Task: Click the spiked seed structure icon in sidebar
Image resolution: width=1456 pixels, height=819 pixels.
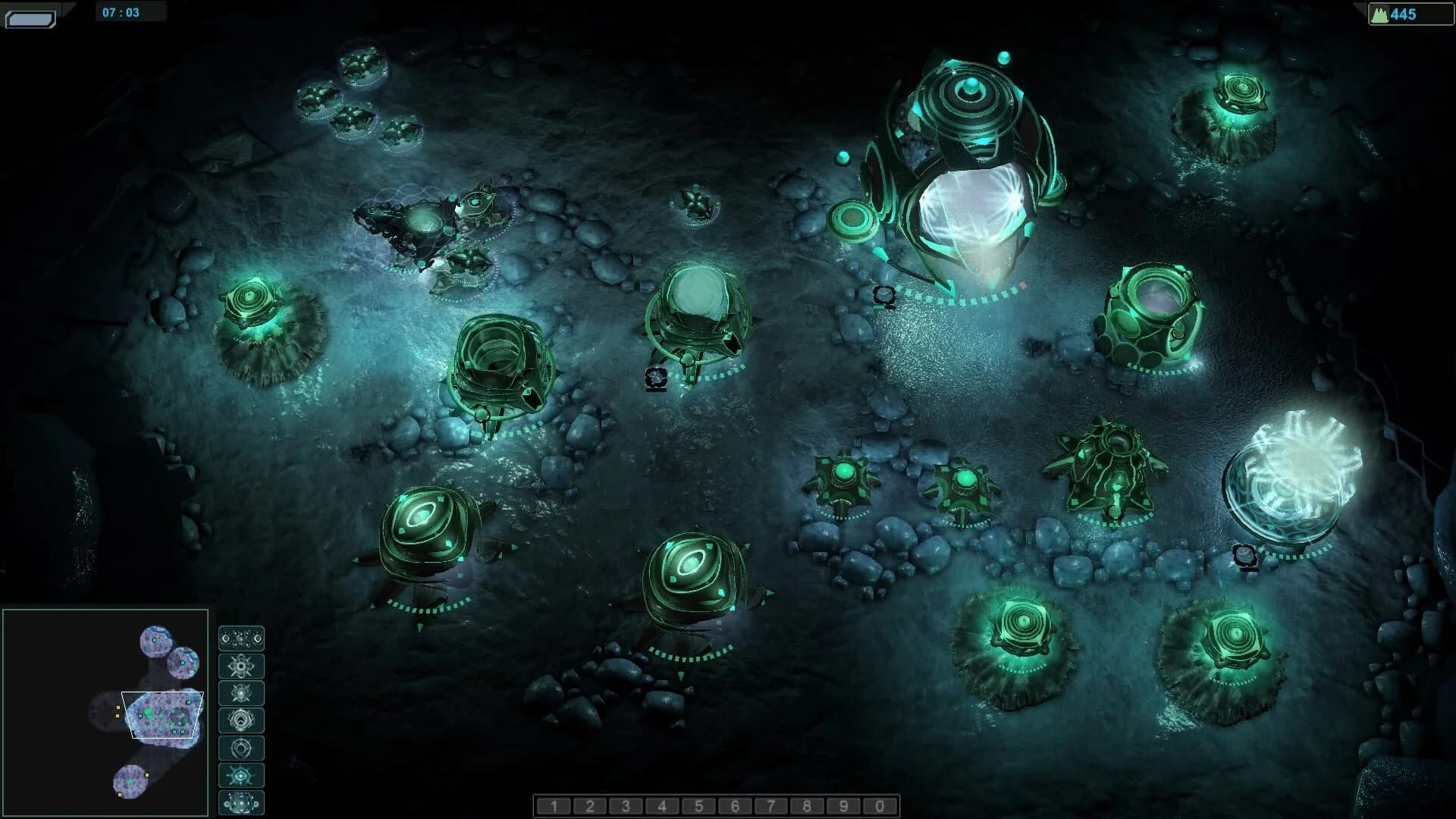Action: point(241,666)
